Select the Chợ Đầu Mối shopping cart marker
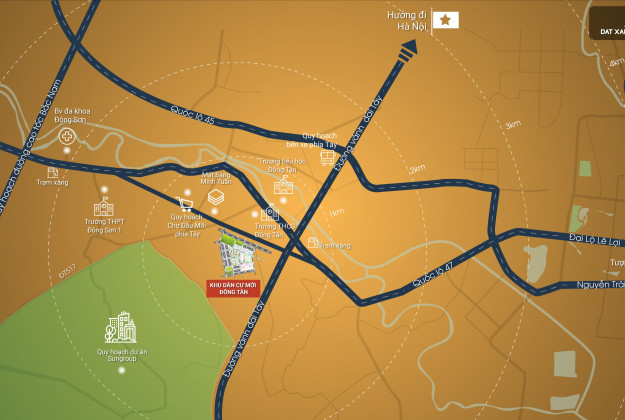This screenshot has height=420, width=625. click(x=186, y=204)
